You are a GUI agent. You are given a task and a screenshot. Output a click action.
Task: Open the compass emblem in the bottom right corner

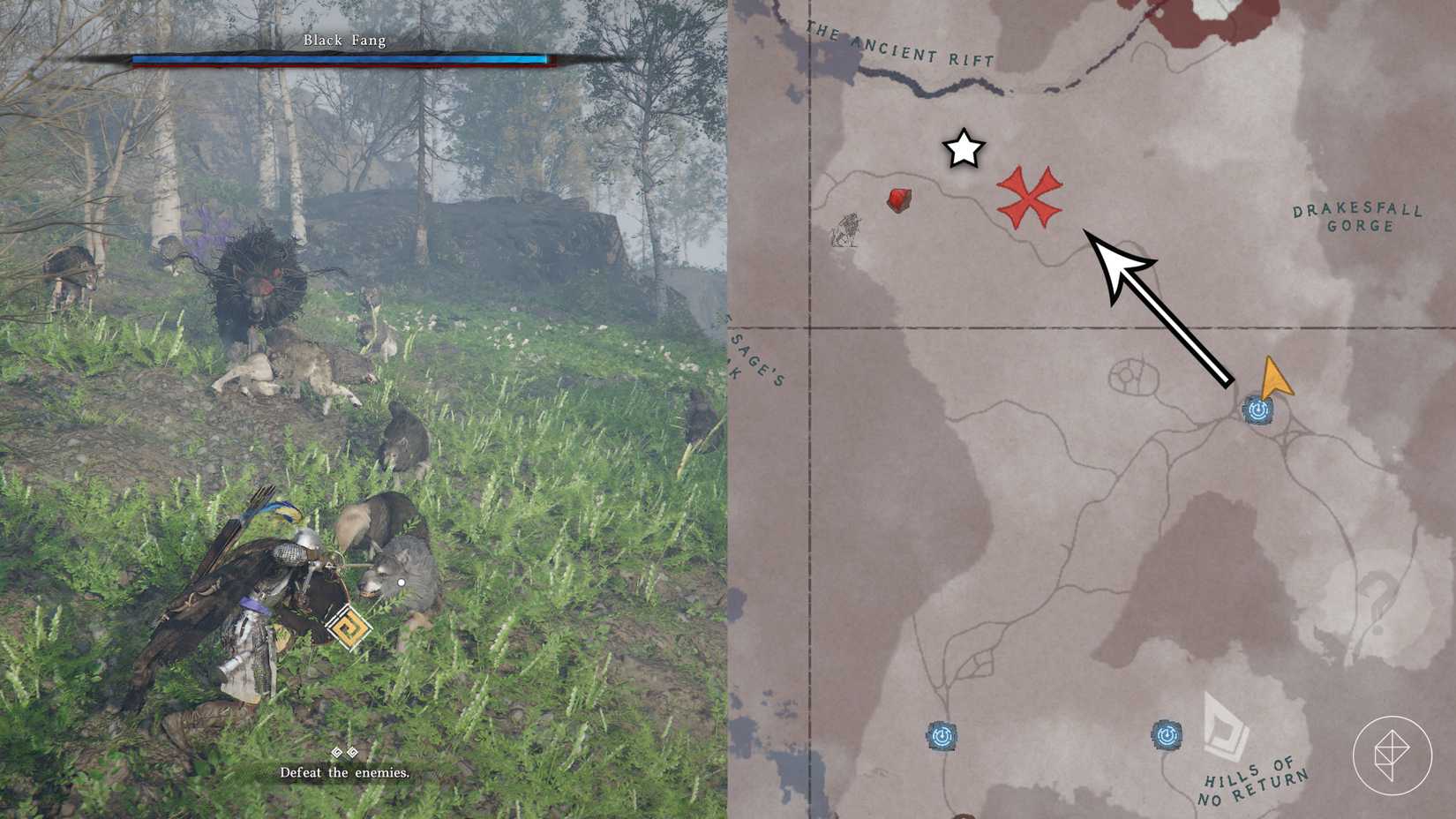(1392, 756)
